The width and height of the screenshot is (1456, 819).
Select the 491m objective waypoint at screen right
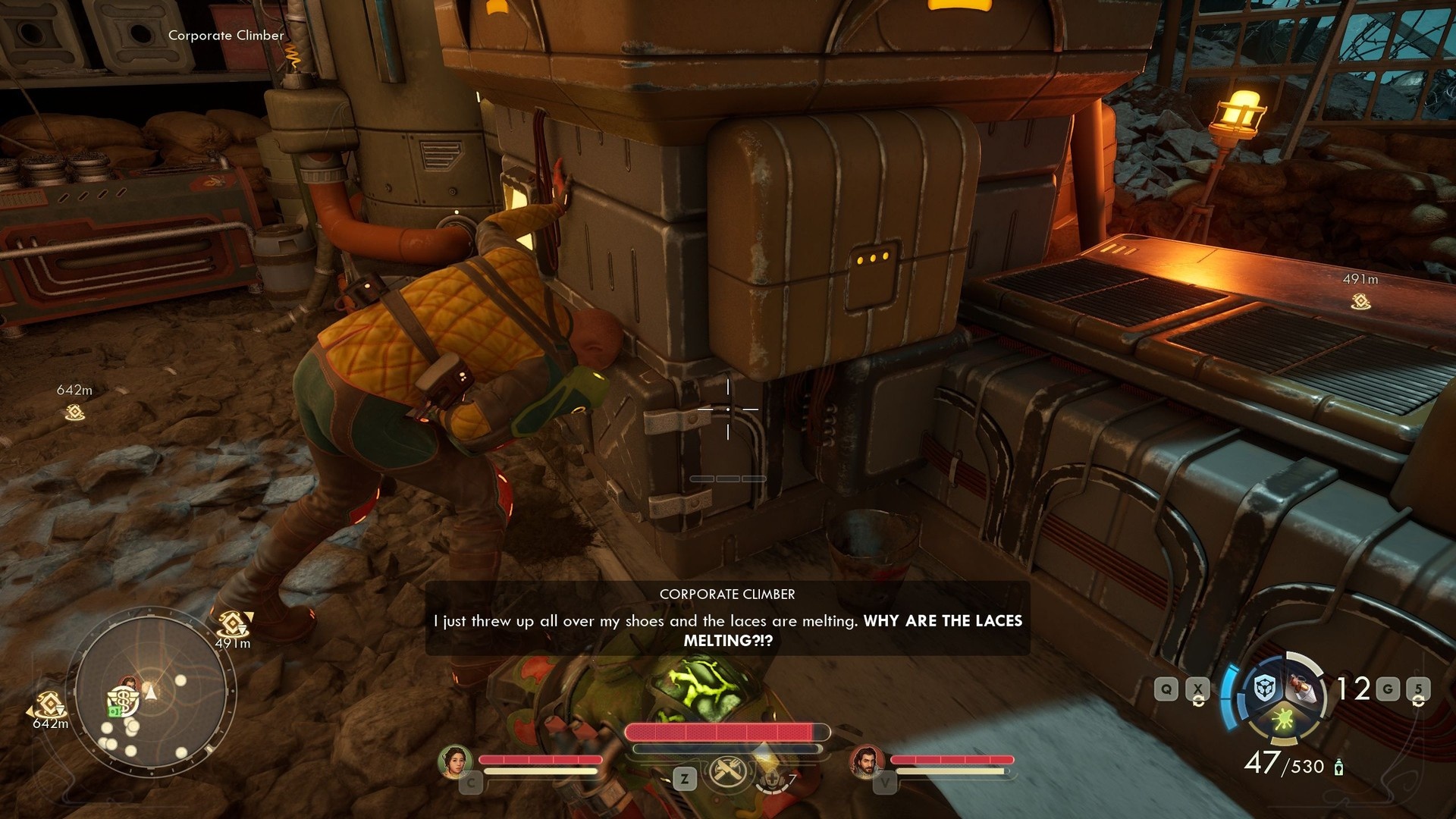[1360, 302]
